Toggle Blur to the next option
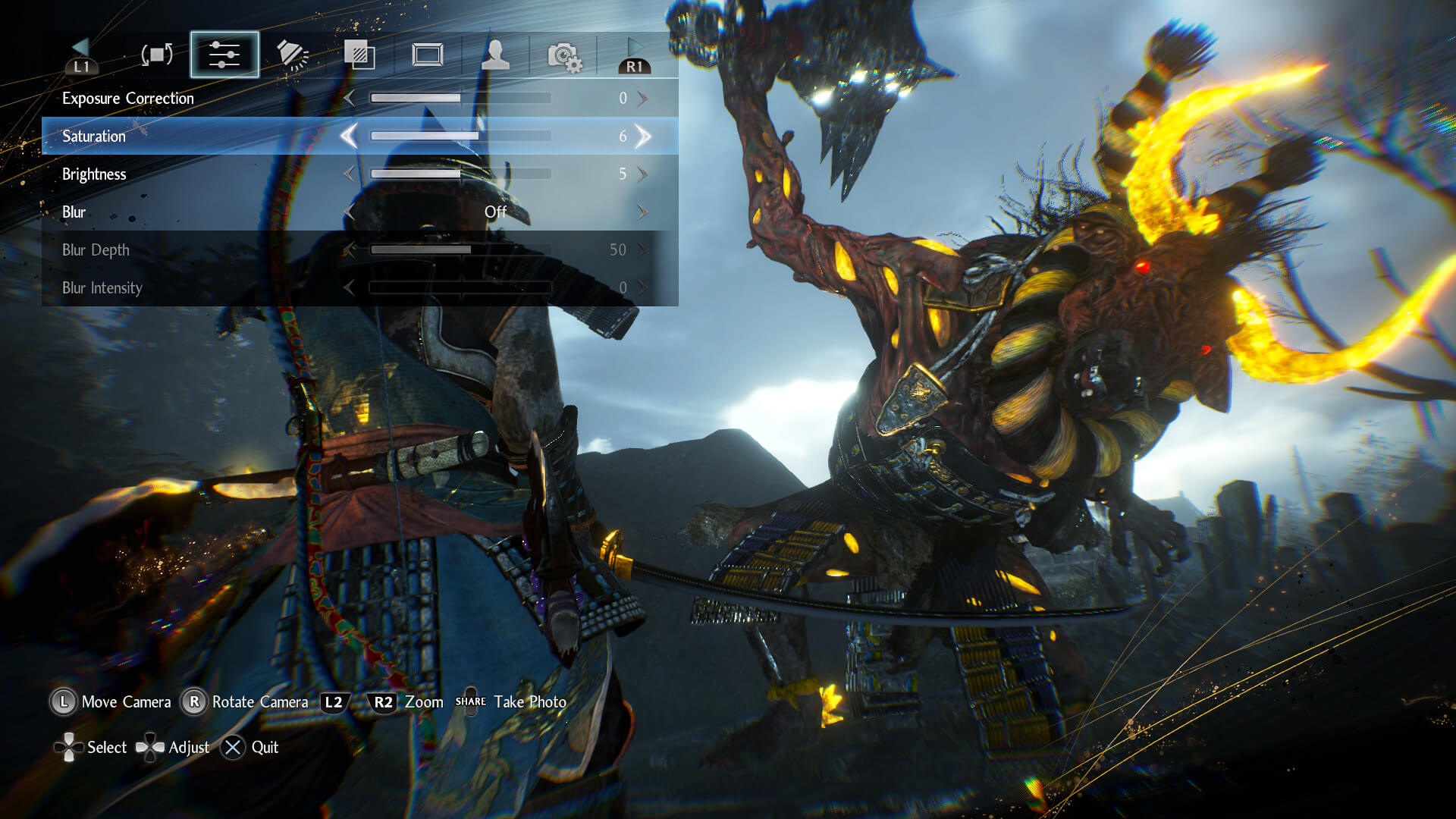The image size is (1456, 819). [643, 212]
